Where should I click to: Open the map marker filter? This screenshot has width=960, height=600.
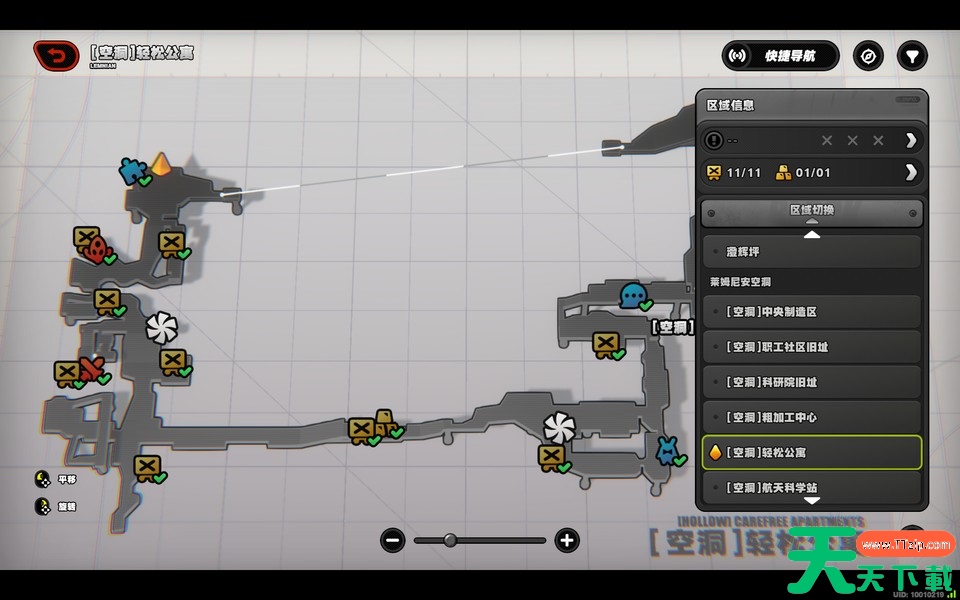[x=912, y=56]
